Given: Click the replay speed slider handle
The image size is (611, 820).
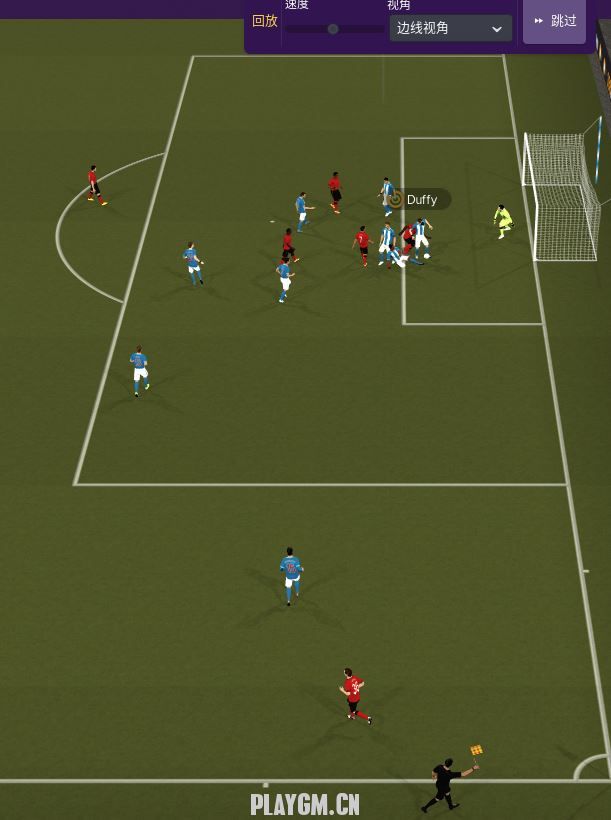Looking at the screenshot, I should click(x=333, y=29).
